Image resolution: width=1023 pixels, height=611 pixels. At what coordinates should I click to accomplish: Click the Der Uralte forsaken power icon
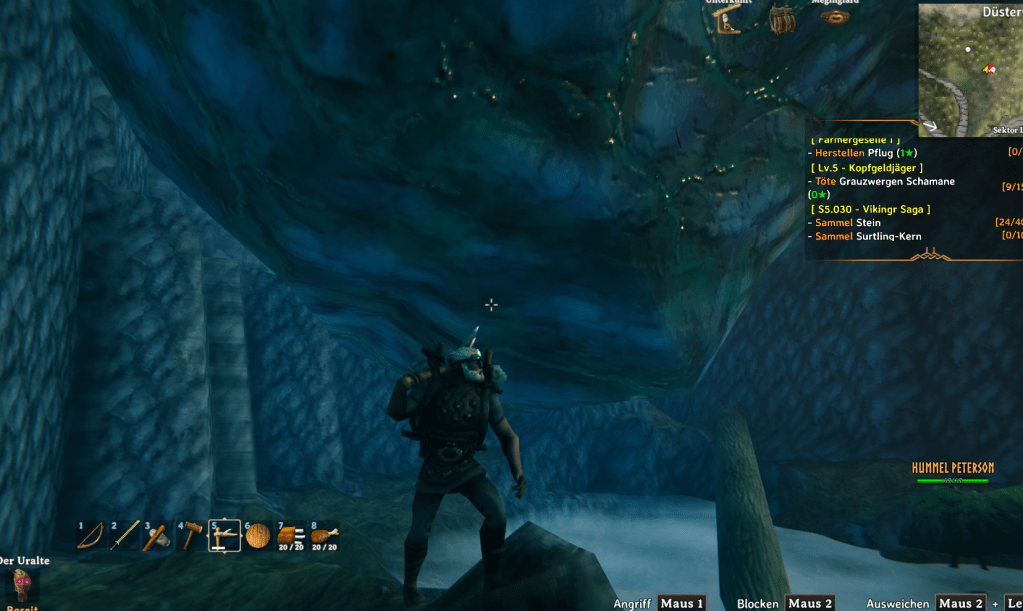point(20,584)
